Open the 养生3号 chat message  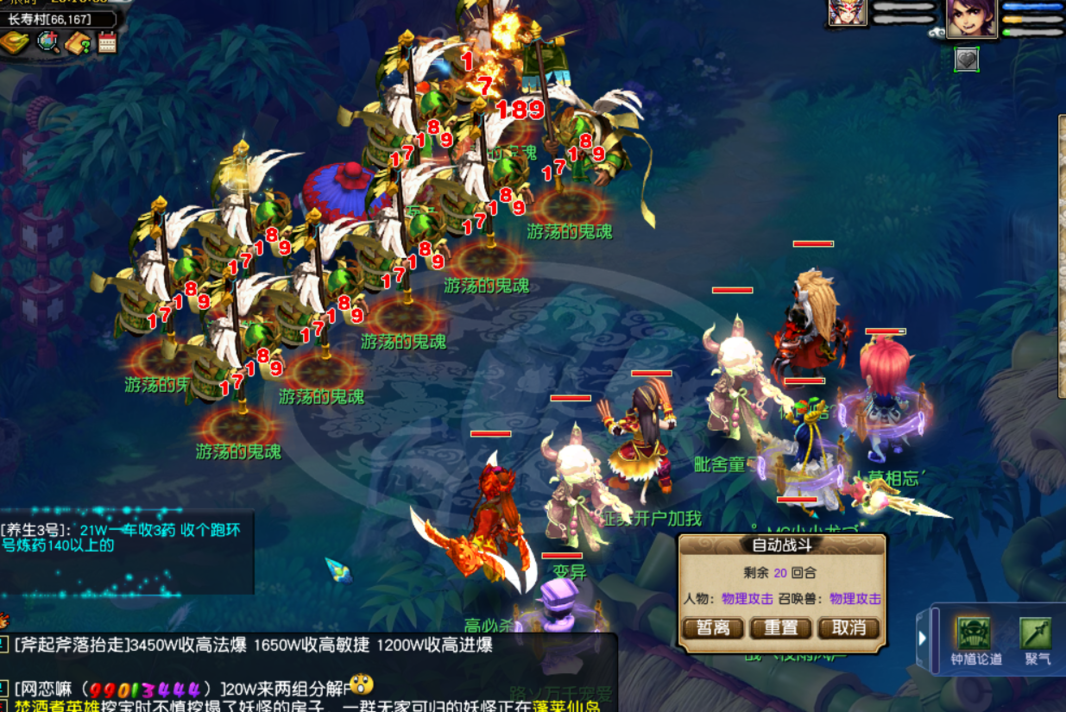tap(110, 537)
